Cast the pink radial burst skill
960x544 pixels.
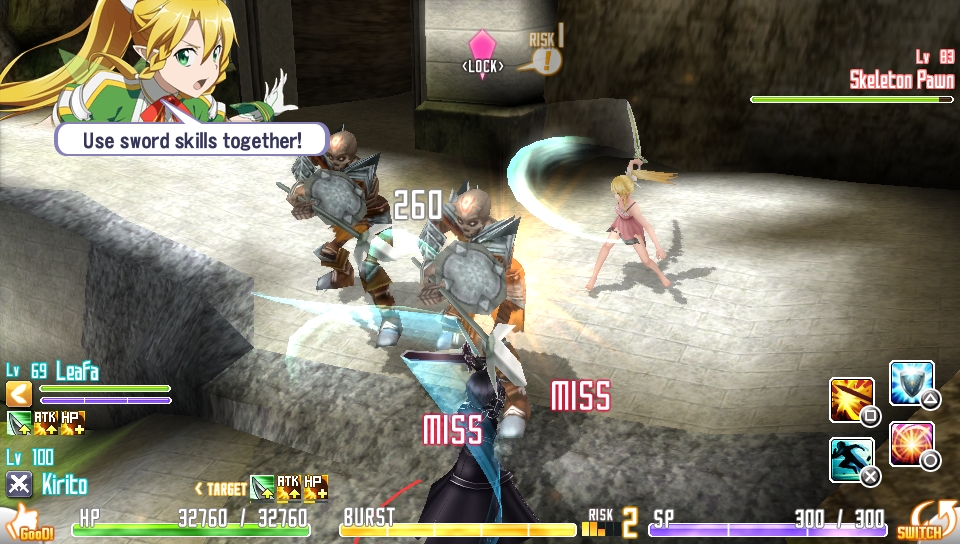(911, 443)
